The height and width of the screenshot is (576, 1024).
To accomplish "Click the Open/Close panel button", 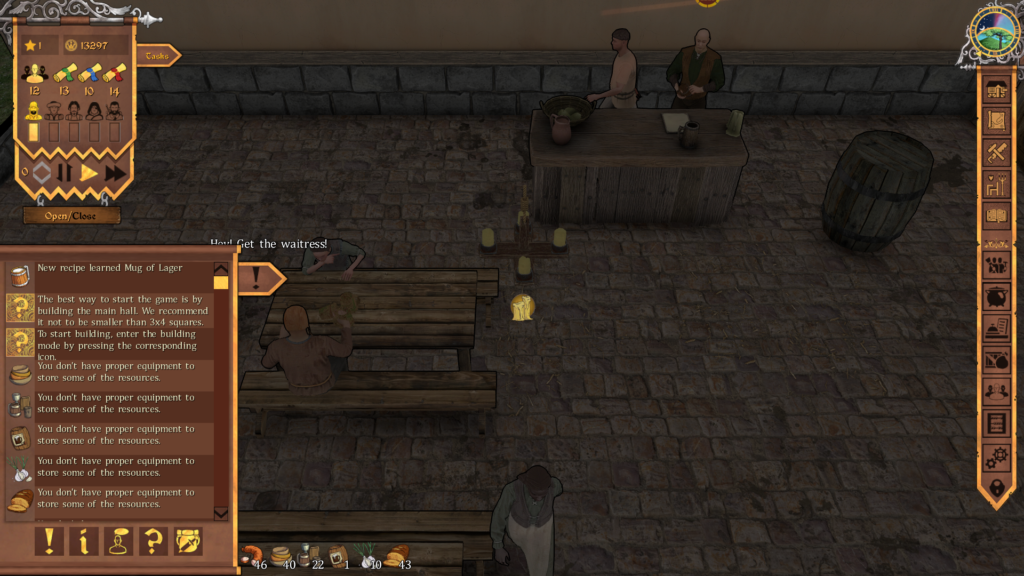I will (72, 215).
